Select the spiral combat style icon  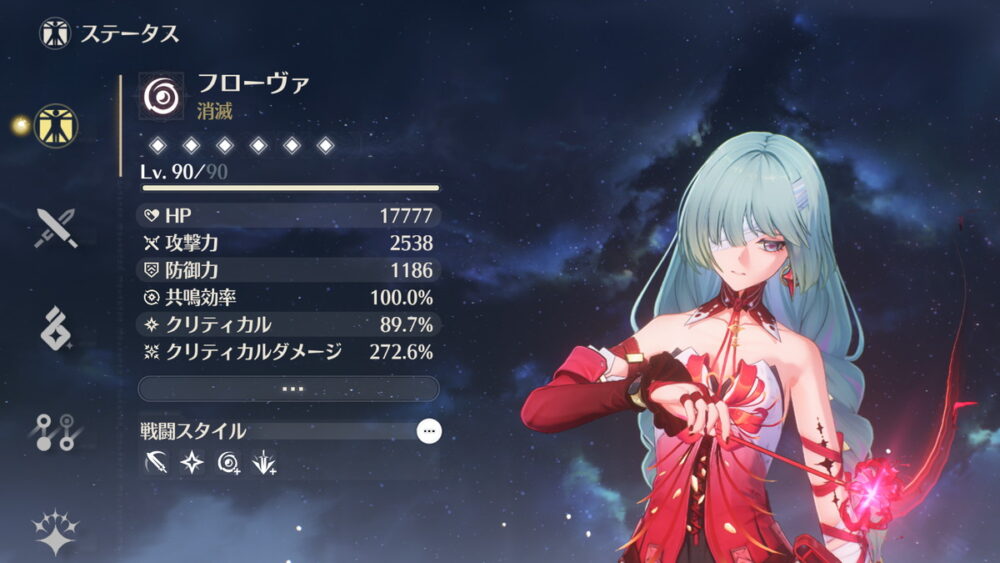(229, 463)
